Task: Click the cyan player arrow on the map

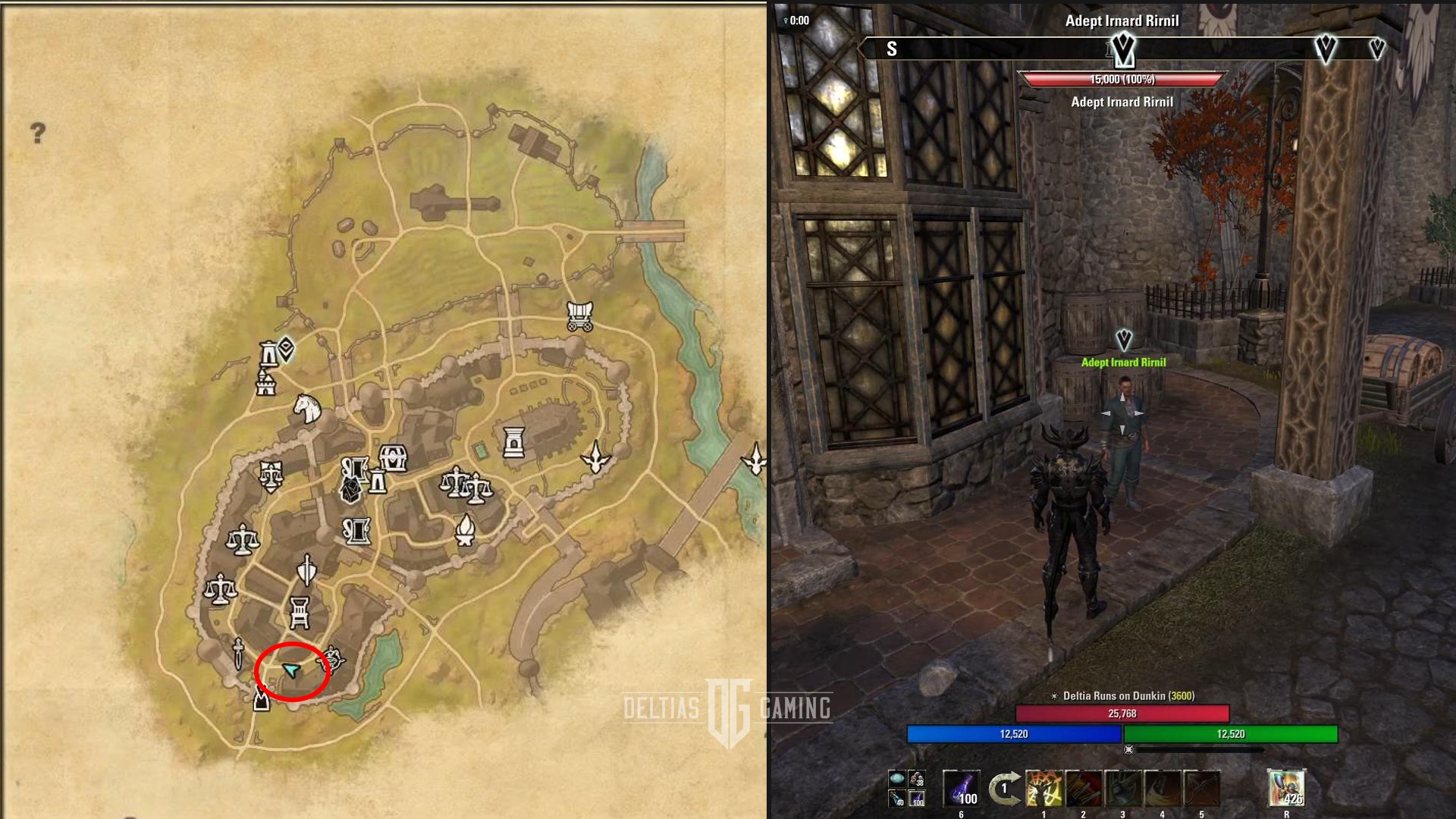Action: coord(291,670)
